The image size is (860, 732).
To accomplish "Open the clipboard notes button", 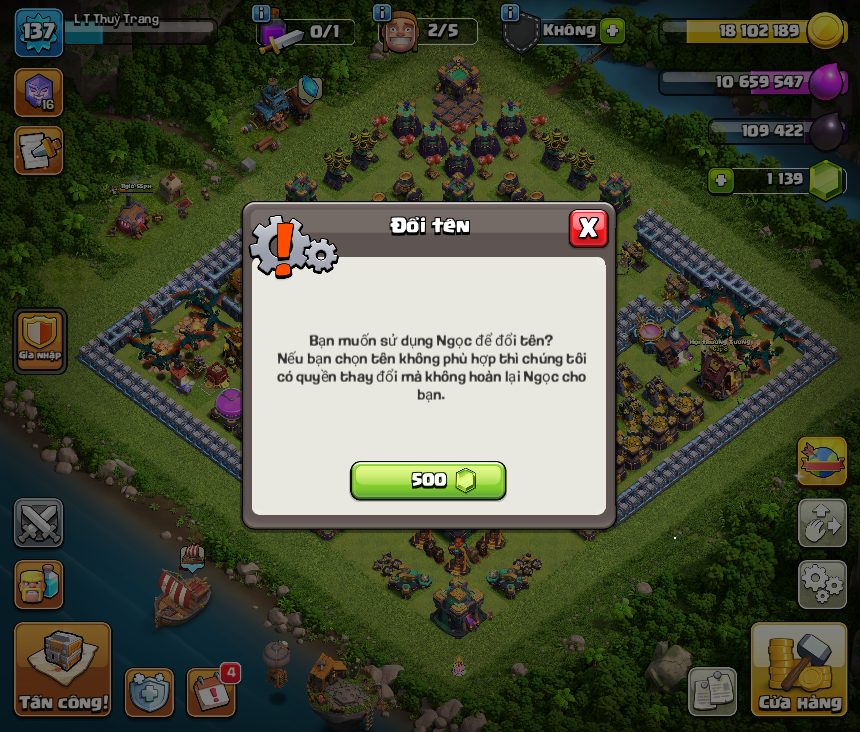I will tap(712, 691).
